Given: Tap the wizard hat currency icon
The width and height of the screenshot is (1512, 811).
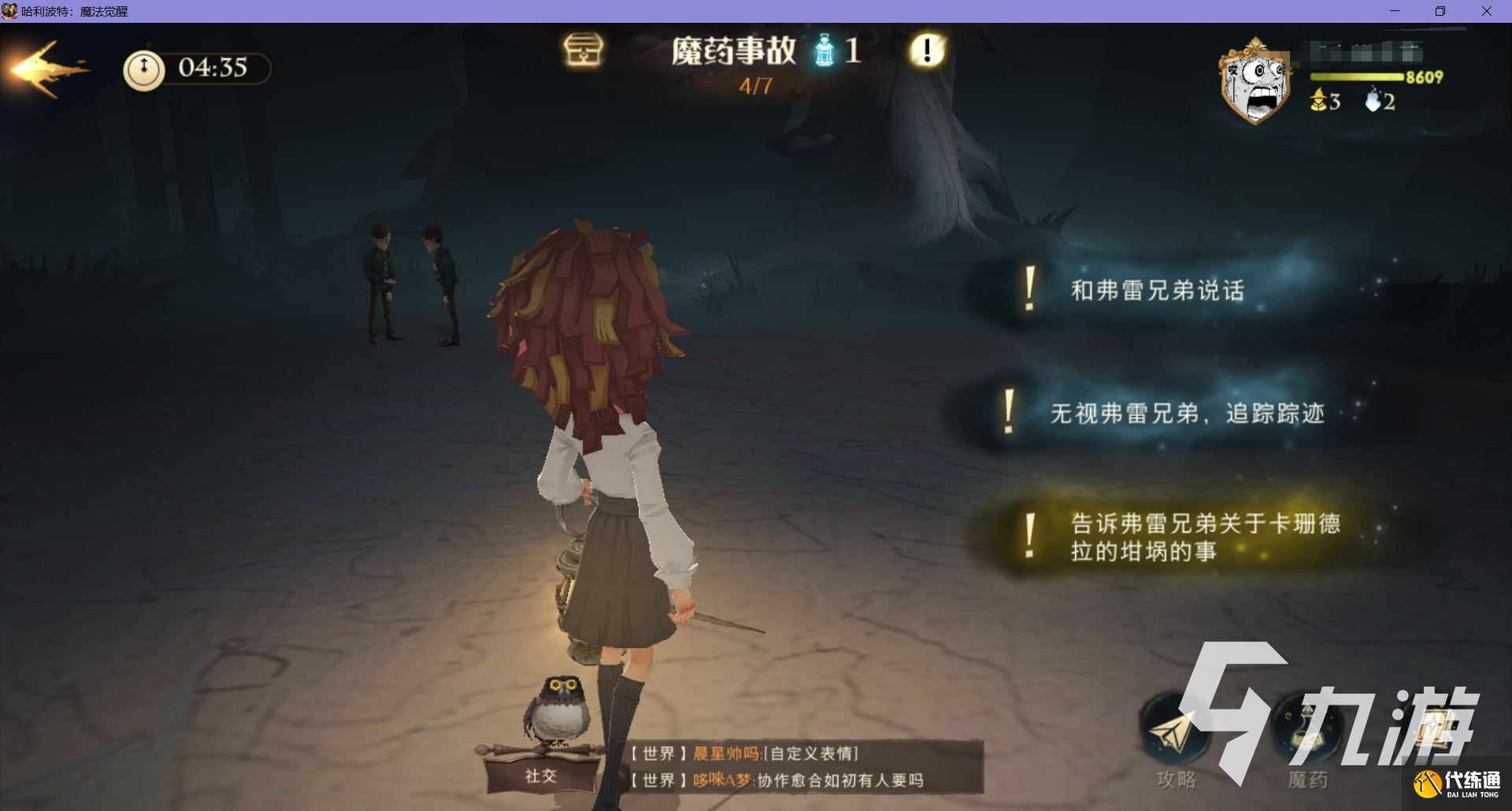Looking at the screenshot, I should pyautogui.click(x=1317, y=101).
